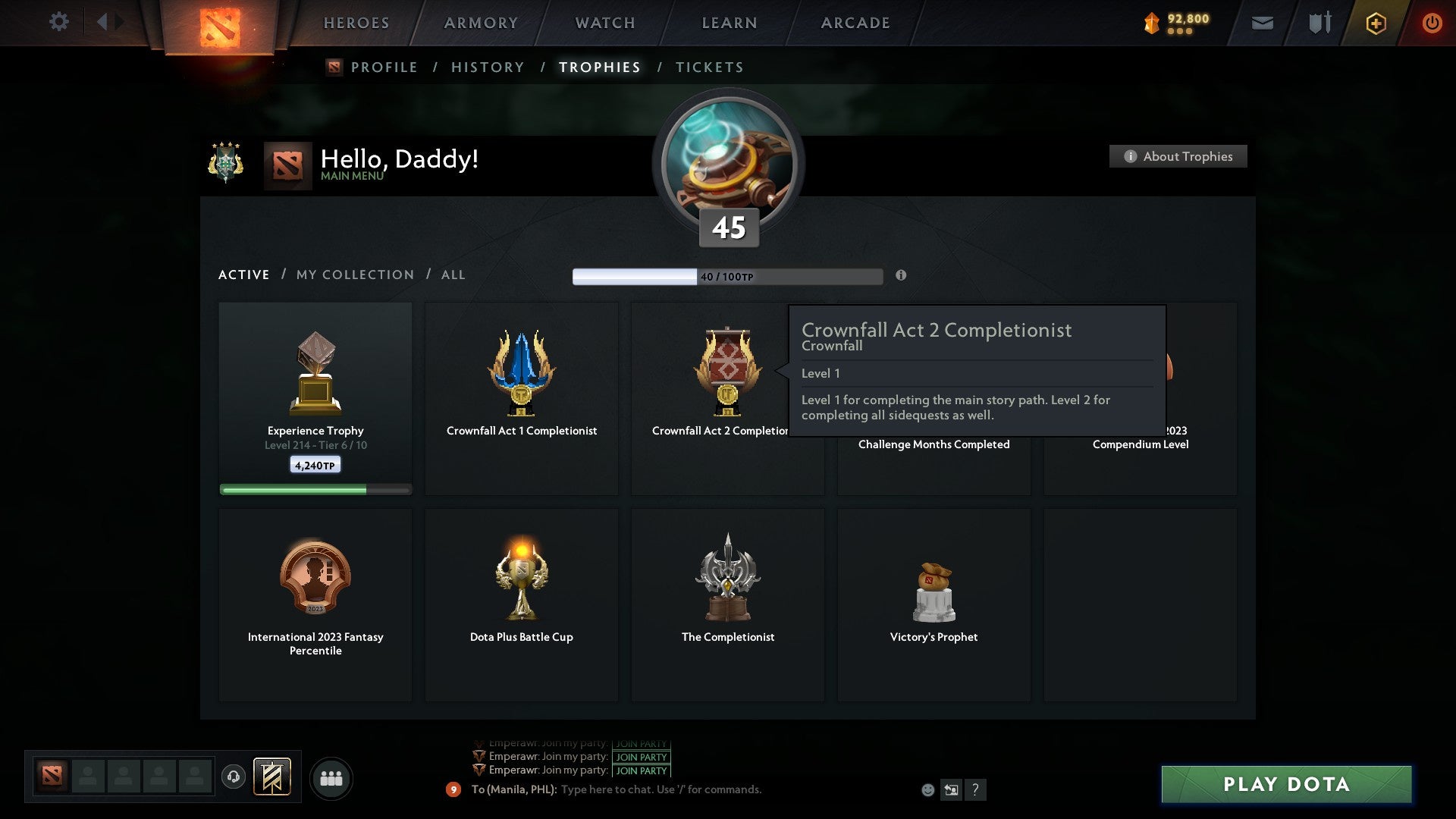Open the chat channel indicator showing 9

pyautogui.click(x=453, y=789)
